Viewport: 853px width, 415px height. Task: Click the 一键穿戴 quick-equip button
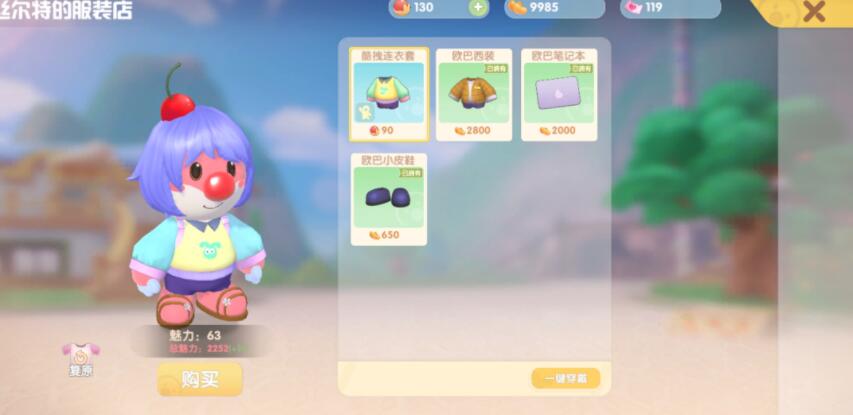[565, 378]
